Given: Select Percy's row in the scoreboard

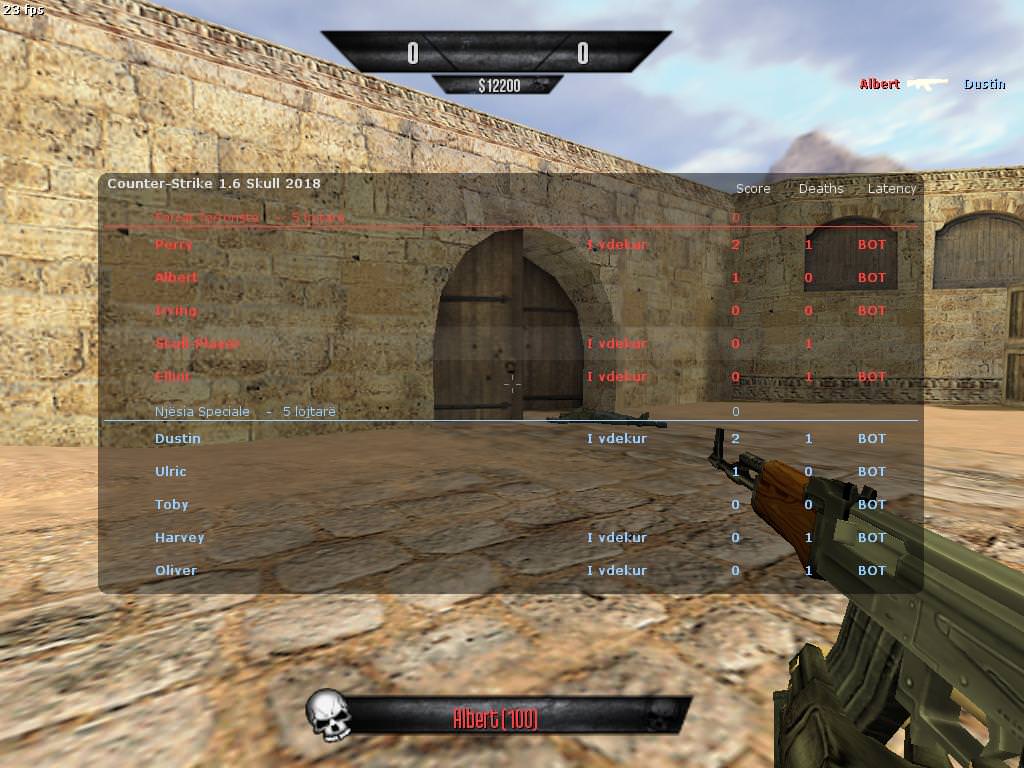Looking at the screenshot, I should point(174,244).
